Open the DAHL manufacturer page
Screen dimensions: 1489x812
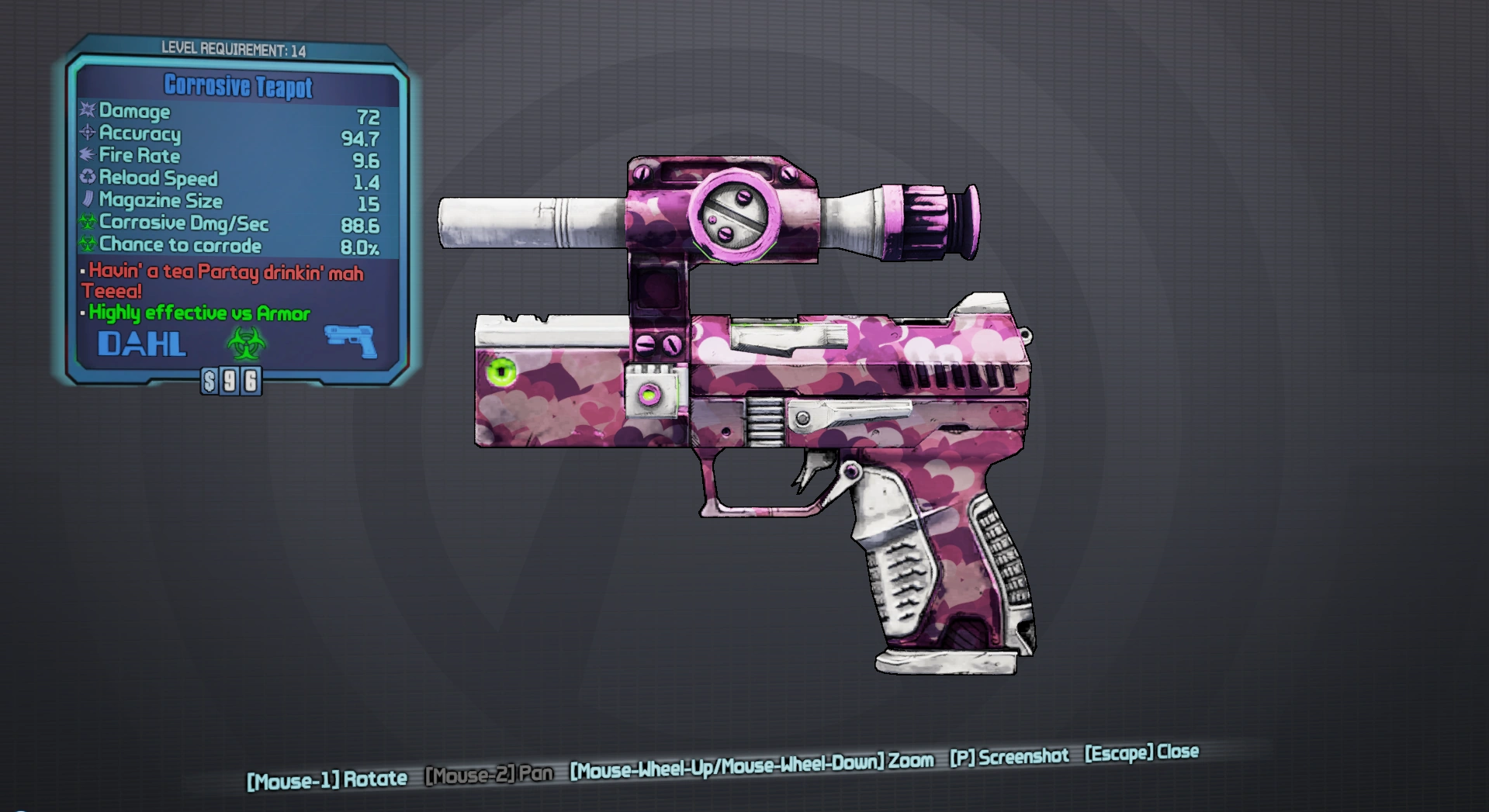tap(140, 344)
